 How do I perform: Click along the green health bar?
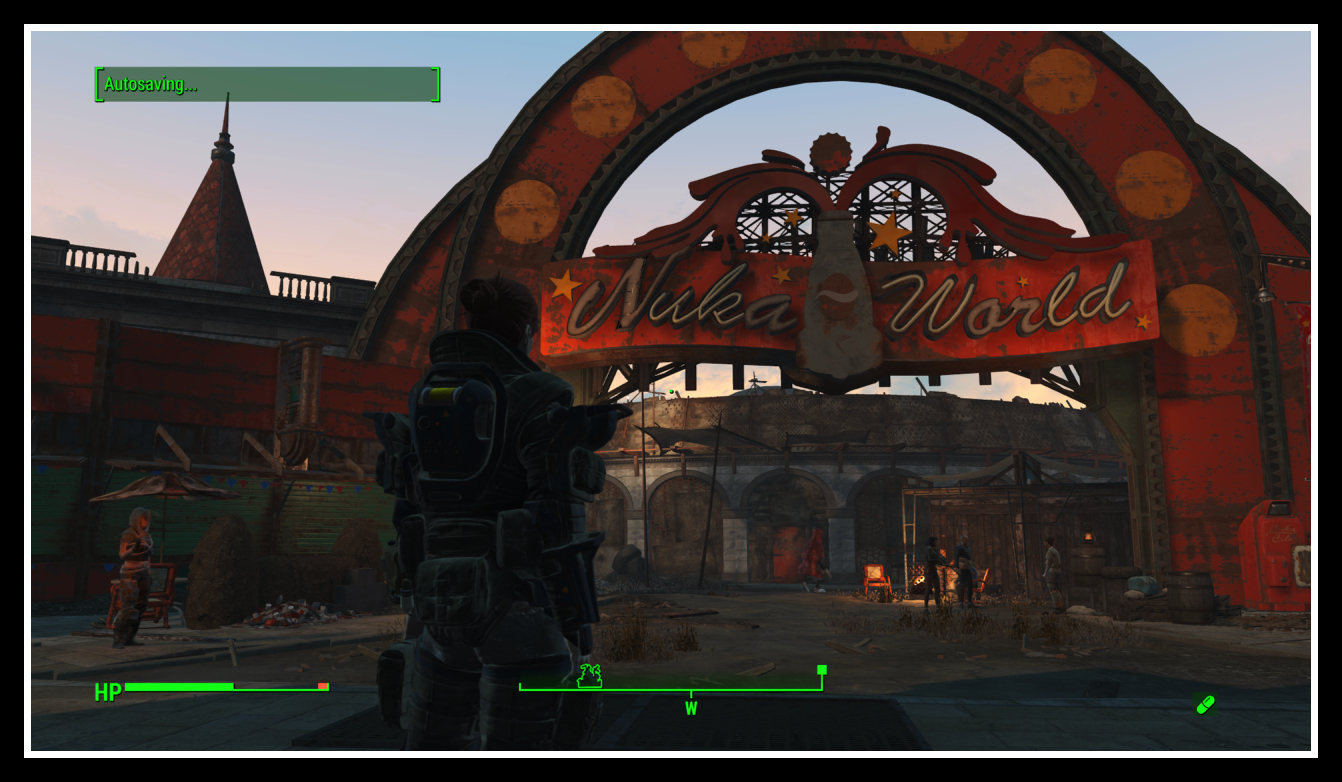click(x=180, y=686)
